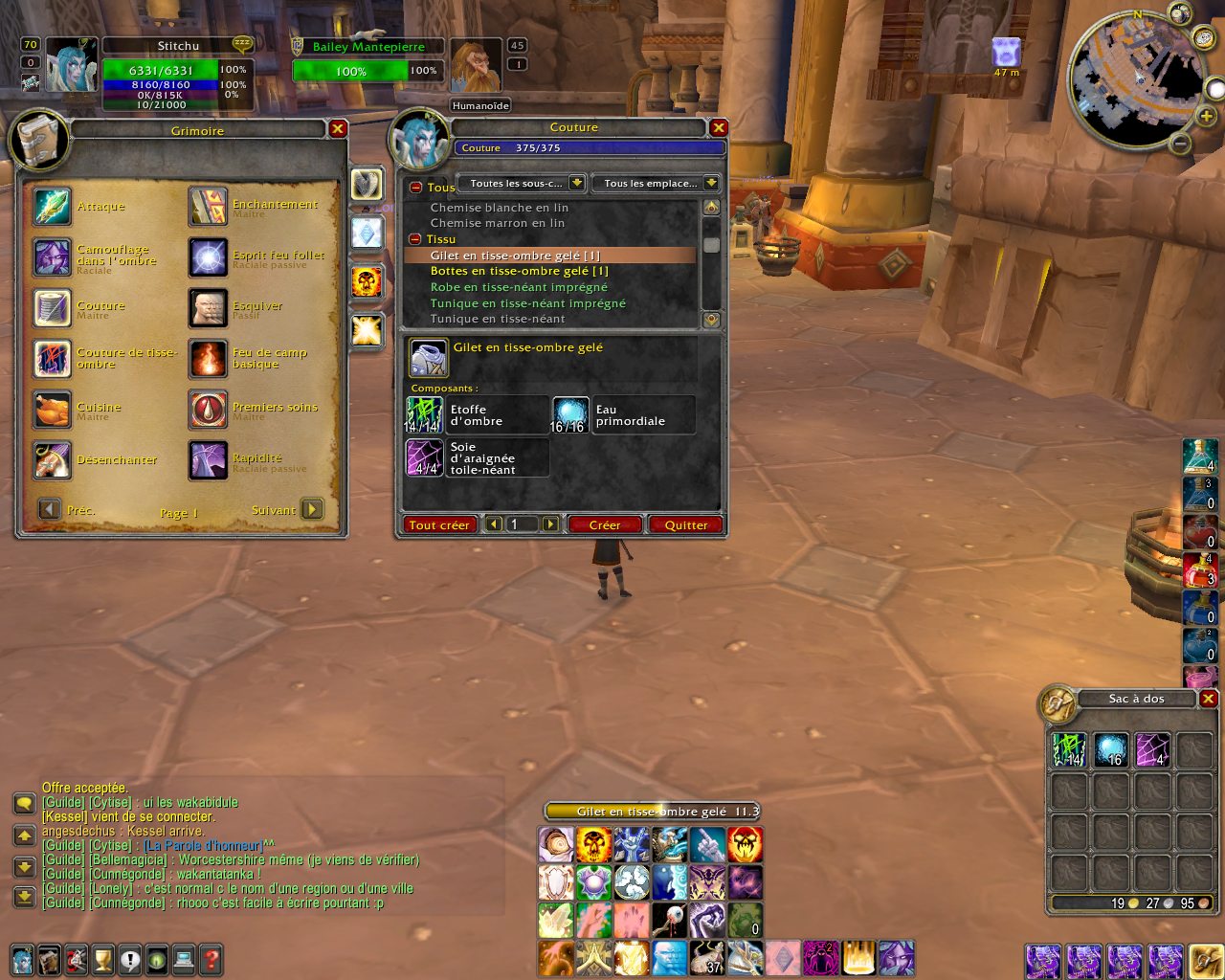Zoom in on the minimap
This screenshot has width=1225, height=980.
coord(1207,116)
